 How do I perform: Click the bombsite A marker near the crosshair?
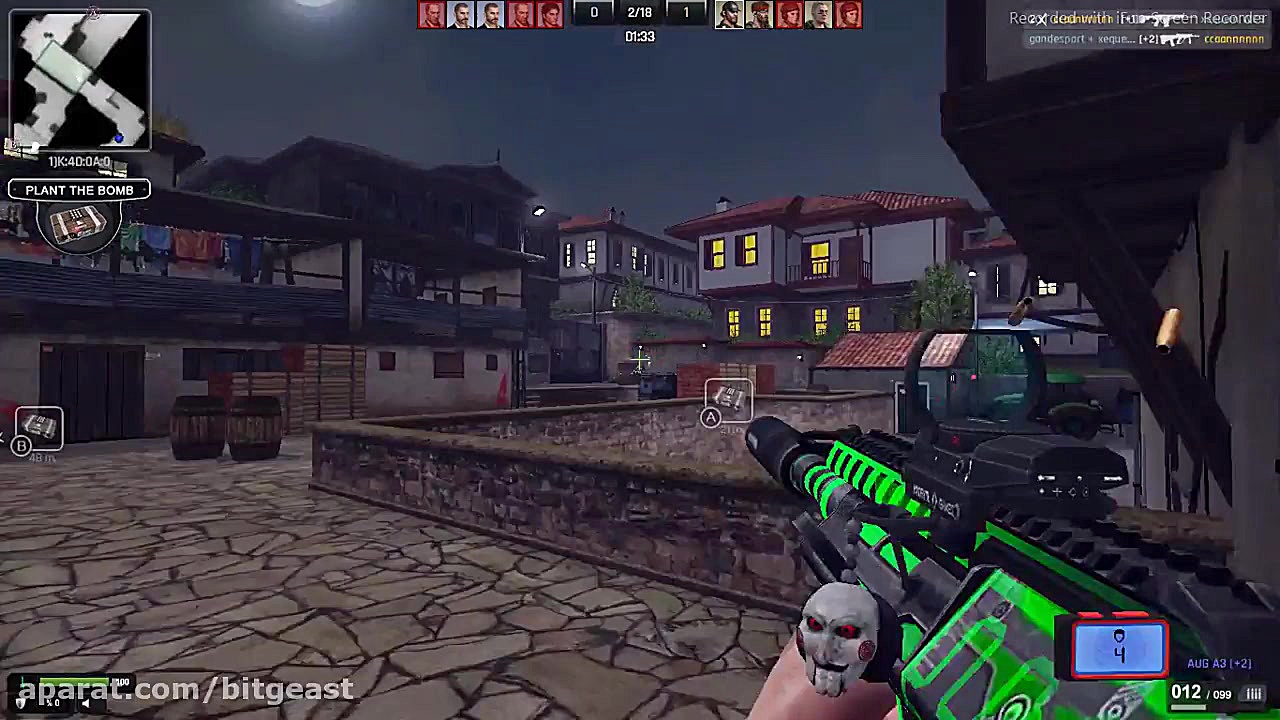[x=728, y=400]
